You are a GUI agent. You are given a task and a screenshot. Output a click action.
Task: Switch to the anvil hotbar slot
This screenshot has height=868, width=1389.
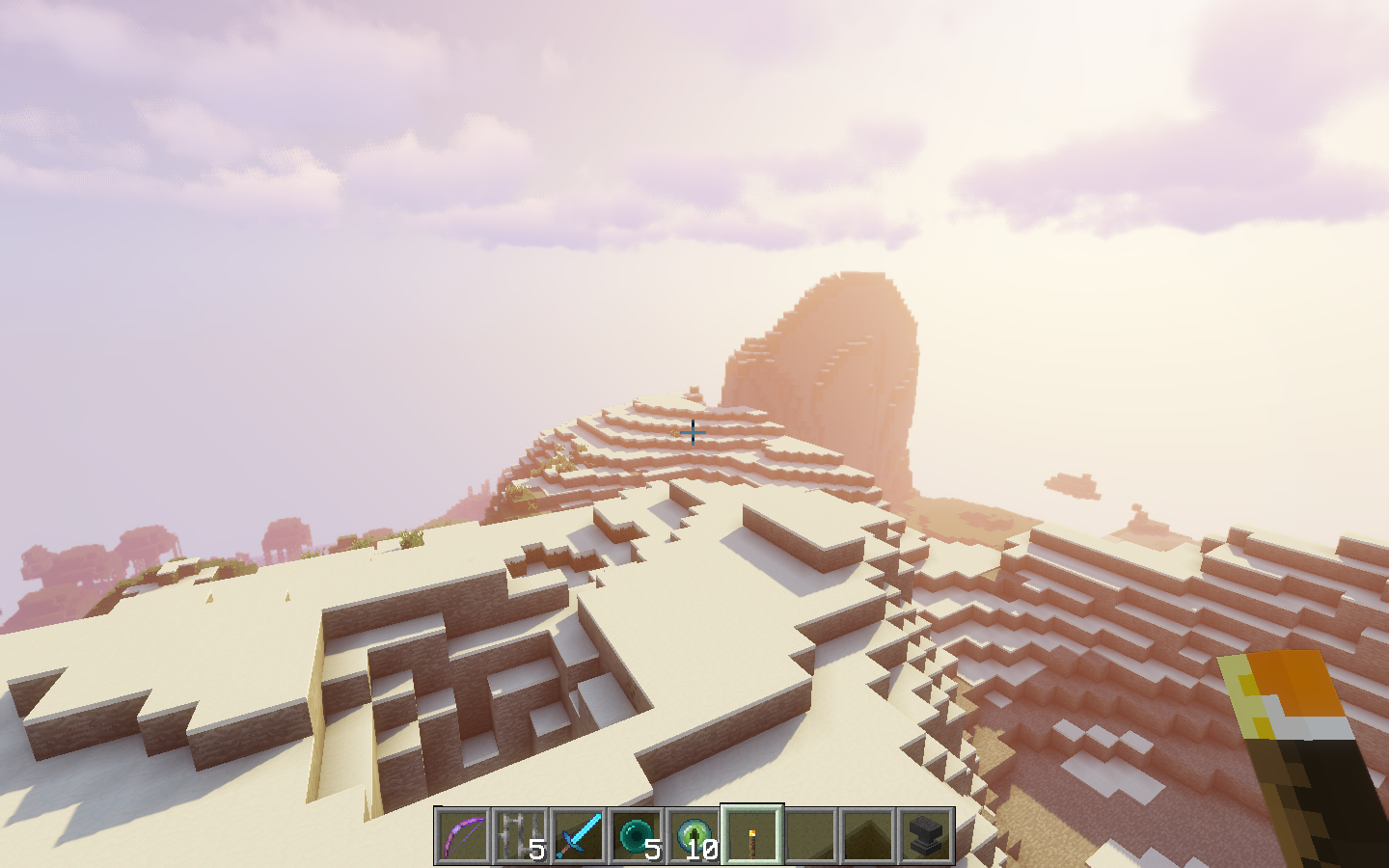coord(926,835)
